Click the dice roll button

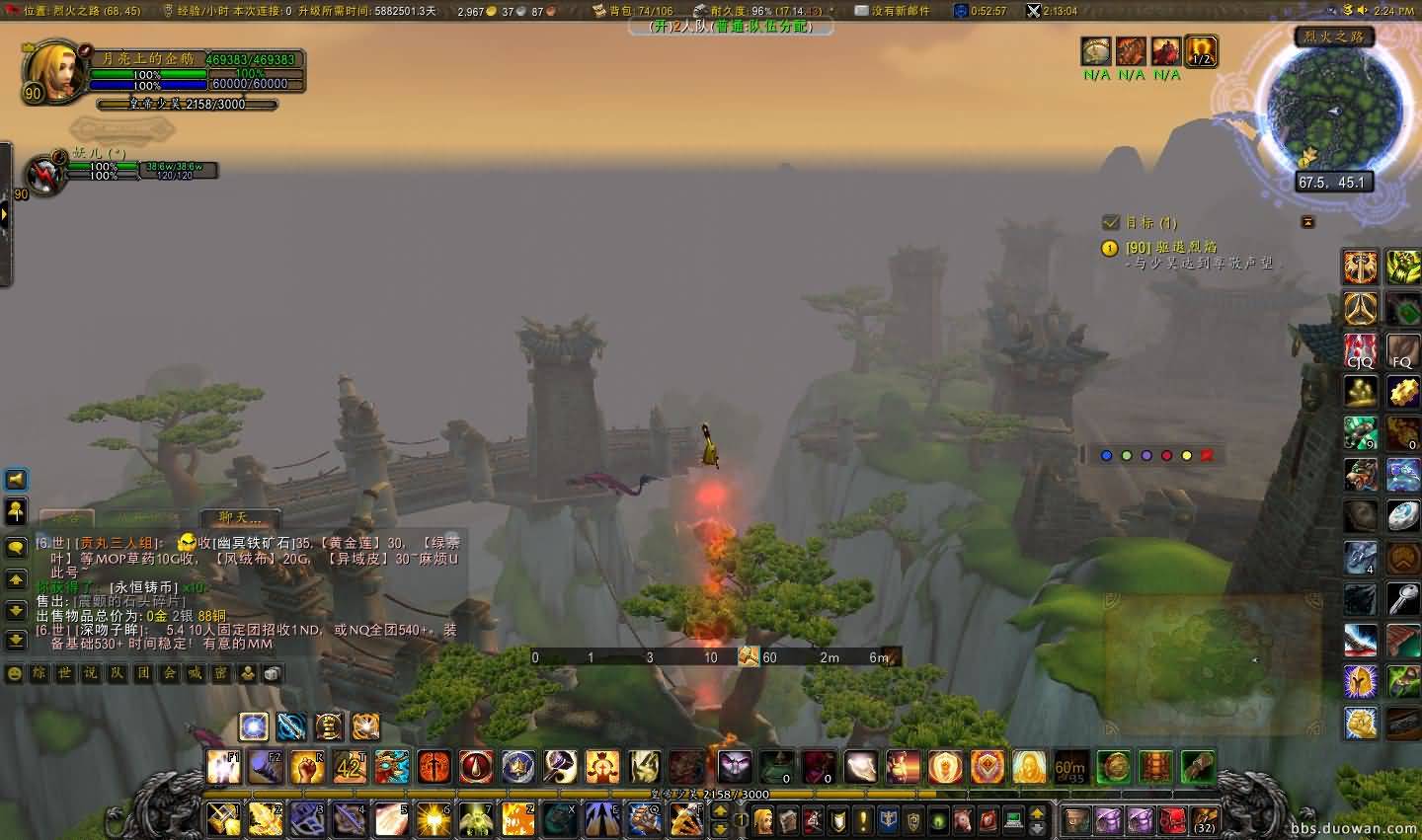click(x=273, y=673)
